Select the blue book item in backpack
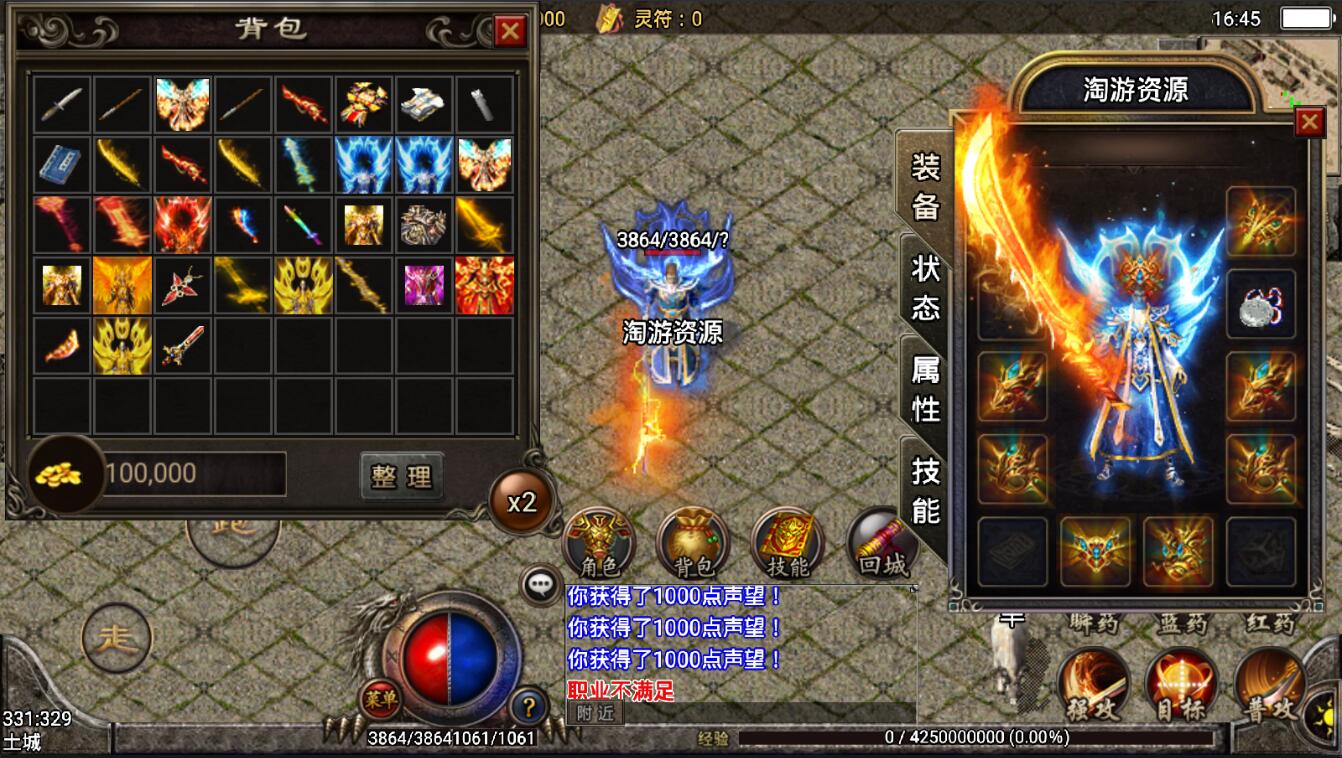 tap(62, 164)
